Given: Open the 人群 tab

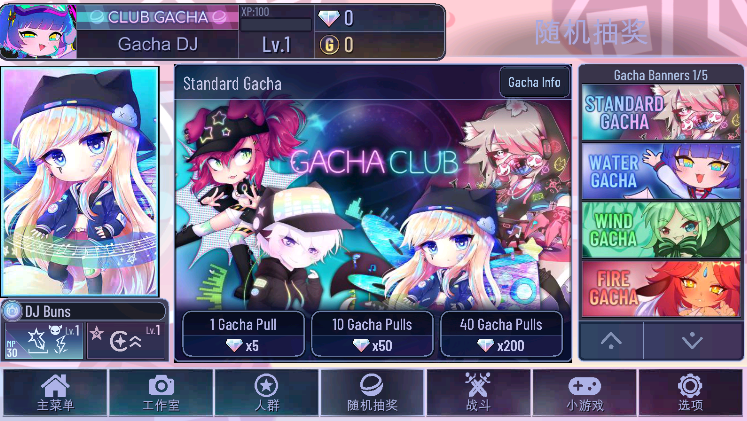Looking at the screenshot, I should [x=266, y=392].
